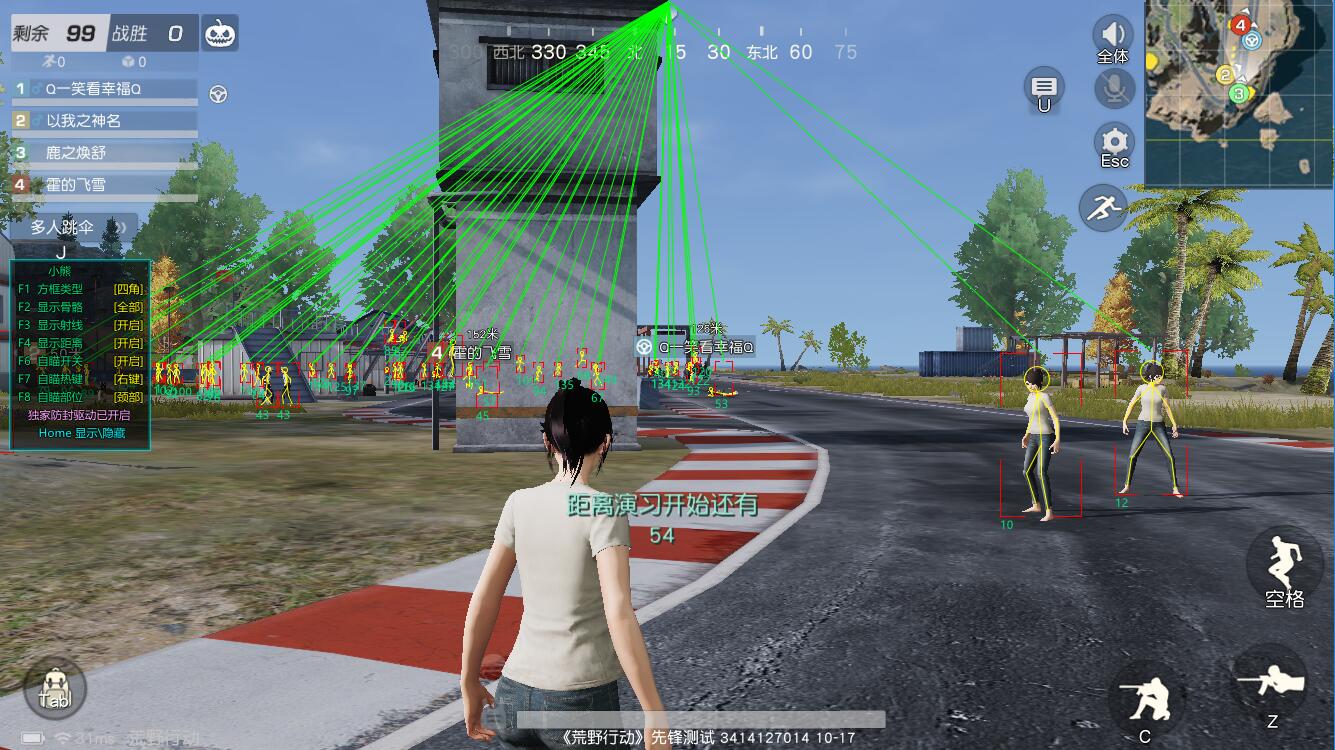
Task: Open the gear settings button labeled Esc
Action: pos(1114,143)
